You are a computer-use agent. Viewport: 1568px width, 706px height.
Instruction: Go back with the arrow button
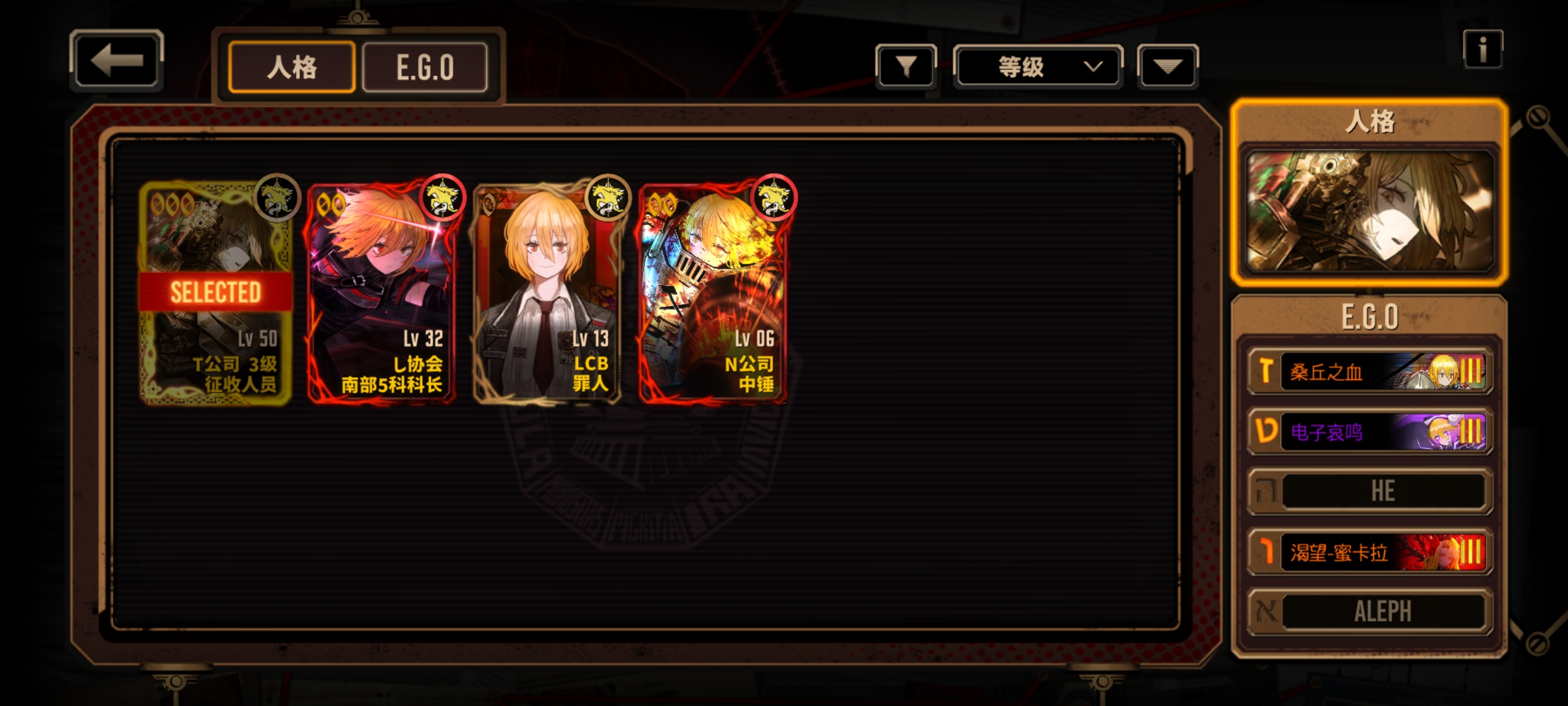click(x=116, y=61)
